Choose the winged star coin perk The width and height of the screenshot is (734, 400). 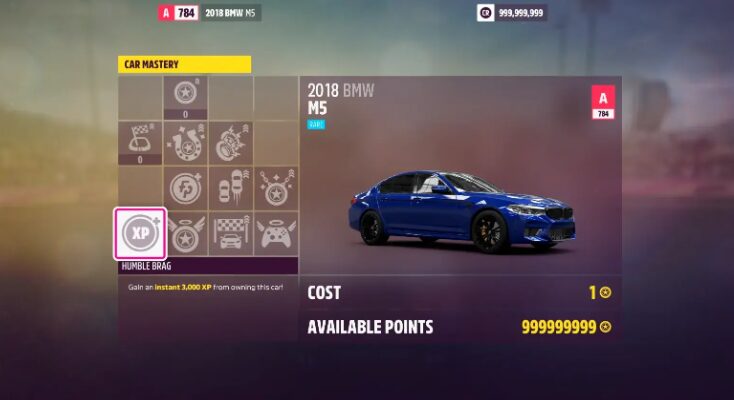tap(186, 233)
